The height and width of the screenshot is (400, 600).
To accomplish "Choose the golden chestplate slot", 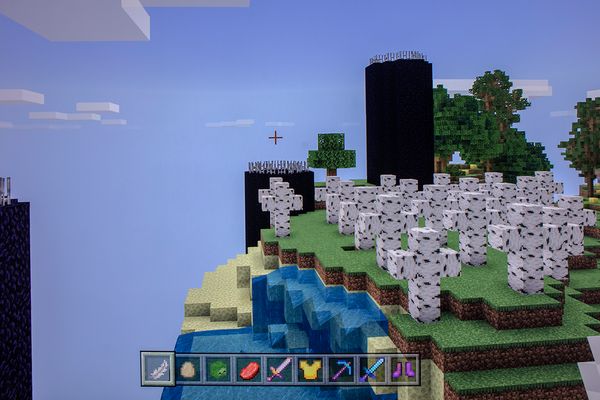I will pyautogui.click(x=311, y=369).
